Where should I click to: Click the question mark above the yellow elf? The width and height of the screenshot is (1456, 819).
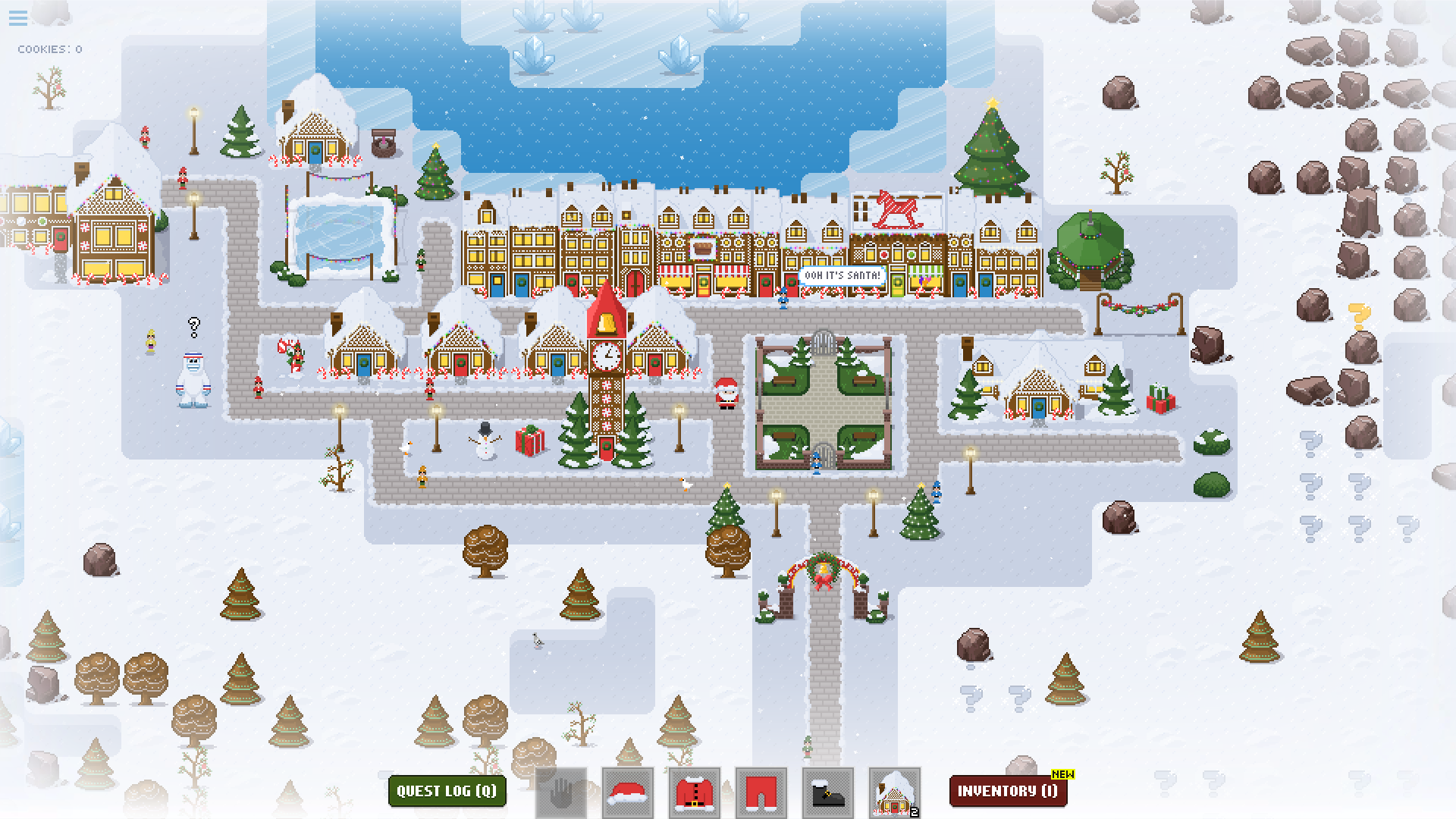[x=193, y=328]
